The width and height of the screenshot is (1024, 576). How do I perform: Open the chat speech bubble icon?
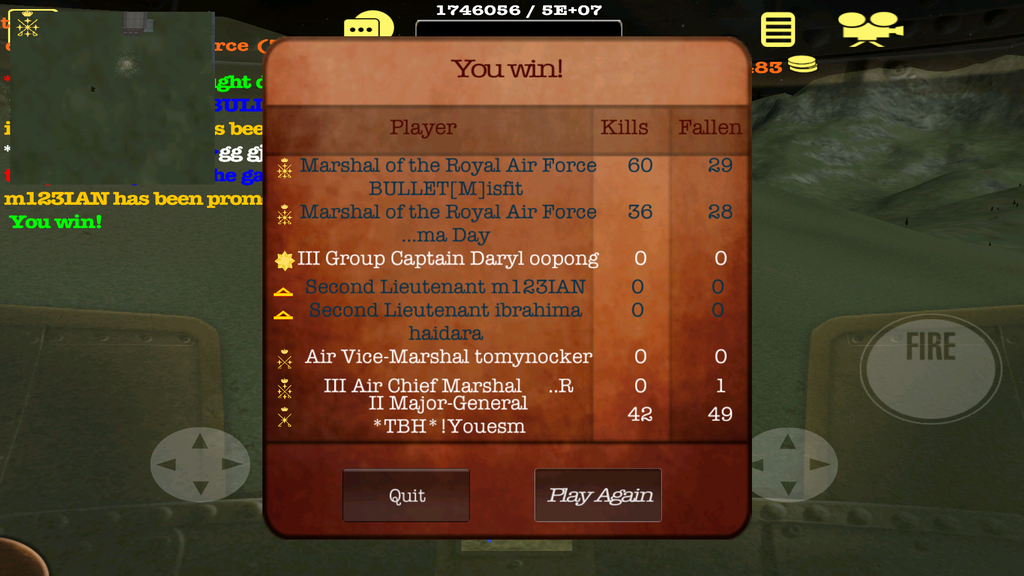coord(368,29)
